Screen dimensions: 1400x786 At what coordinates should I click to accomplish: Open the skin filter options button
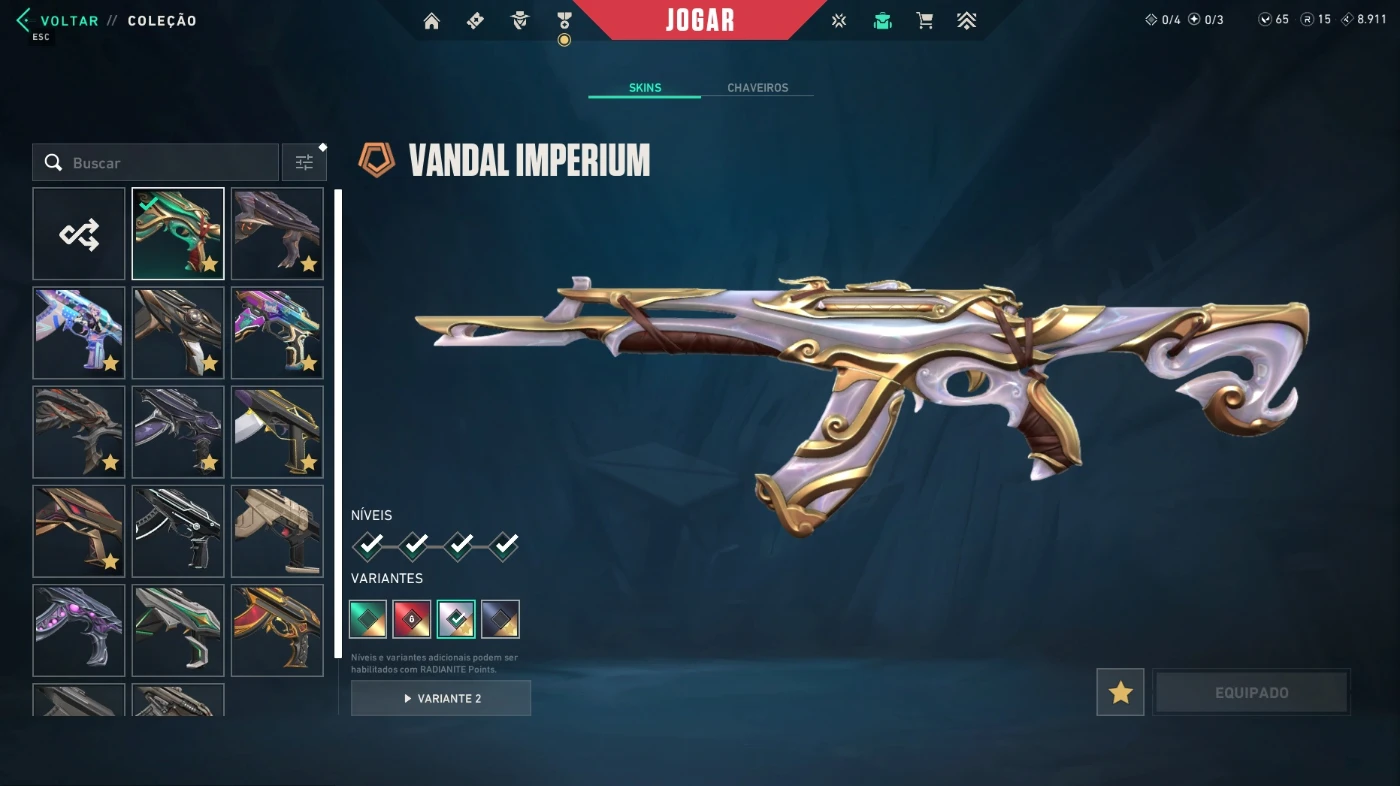pyautogui.click(x=304, y=163)
